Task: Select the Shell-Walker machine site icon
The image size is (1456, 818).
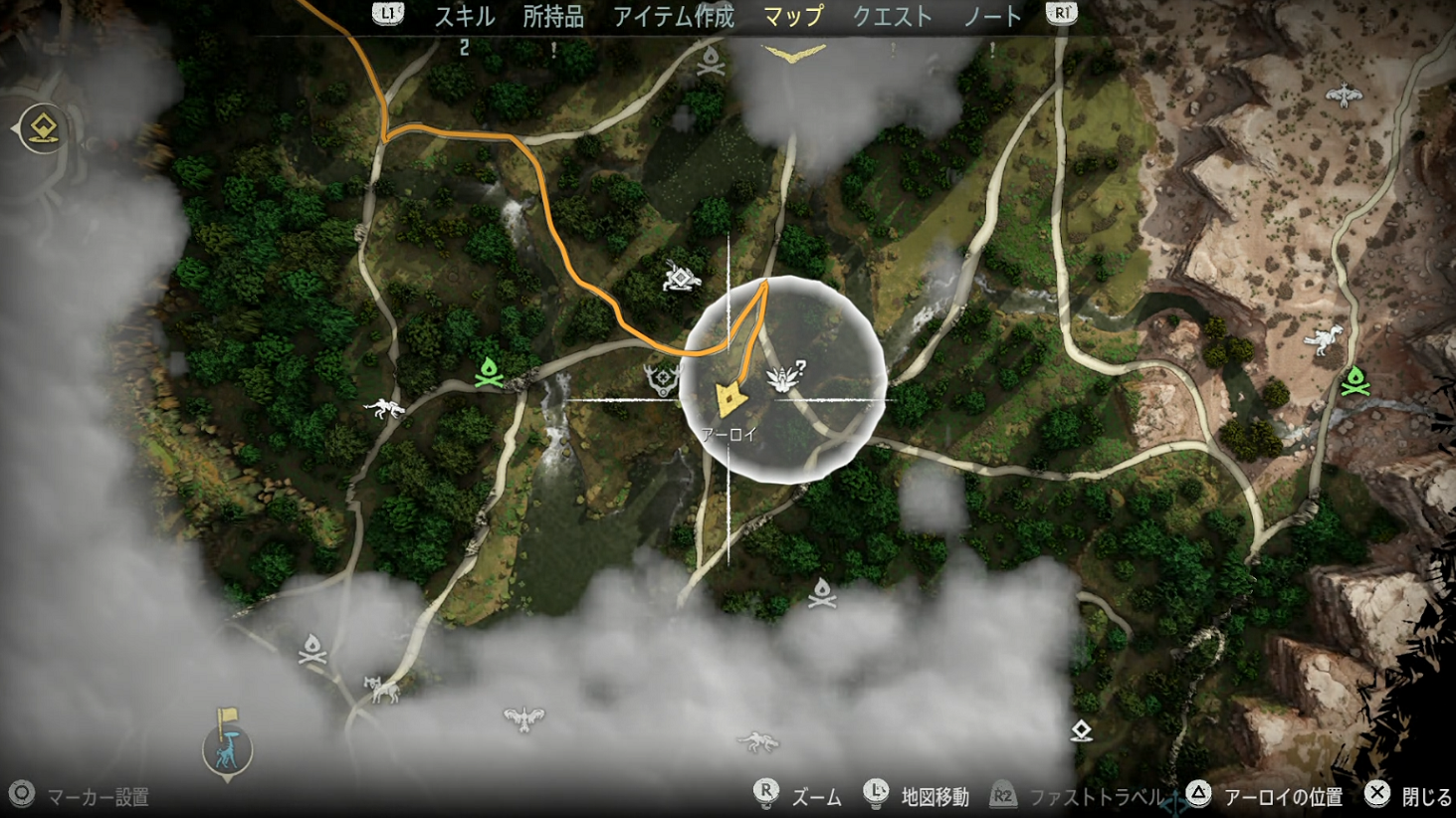Action: click(681, 277)
